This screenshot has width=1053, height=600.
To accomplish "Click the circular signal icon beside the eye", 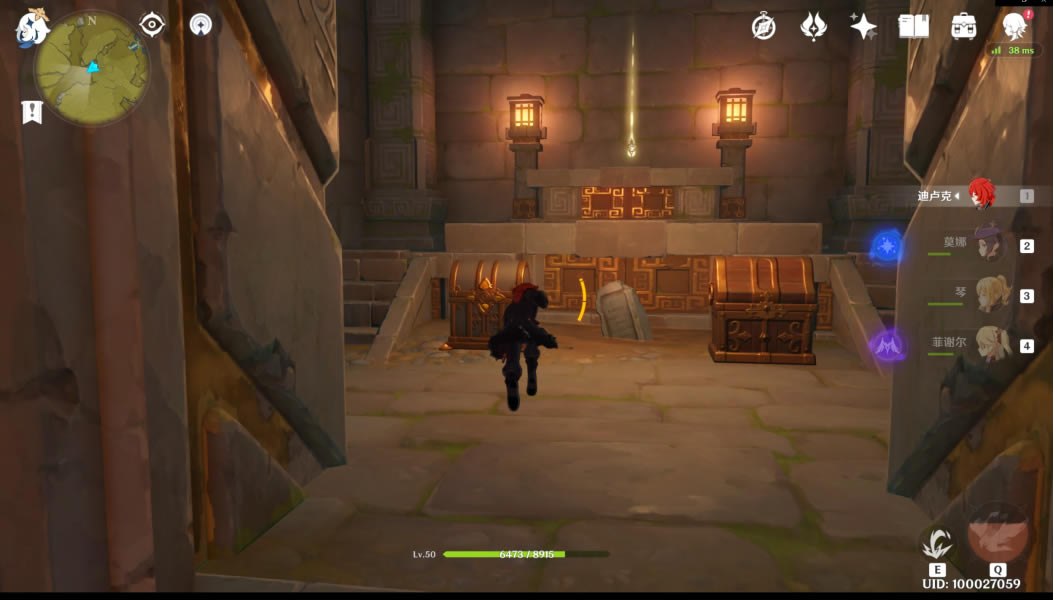I will [x=201, y=25].
